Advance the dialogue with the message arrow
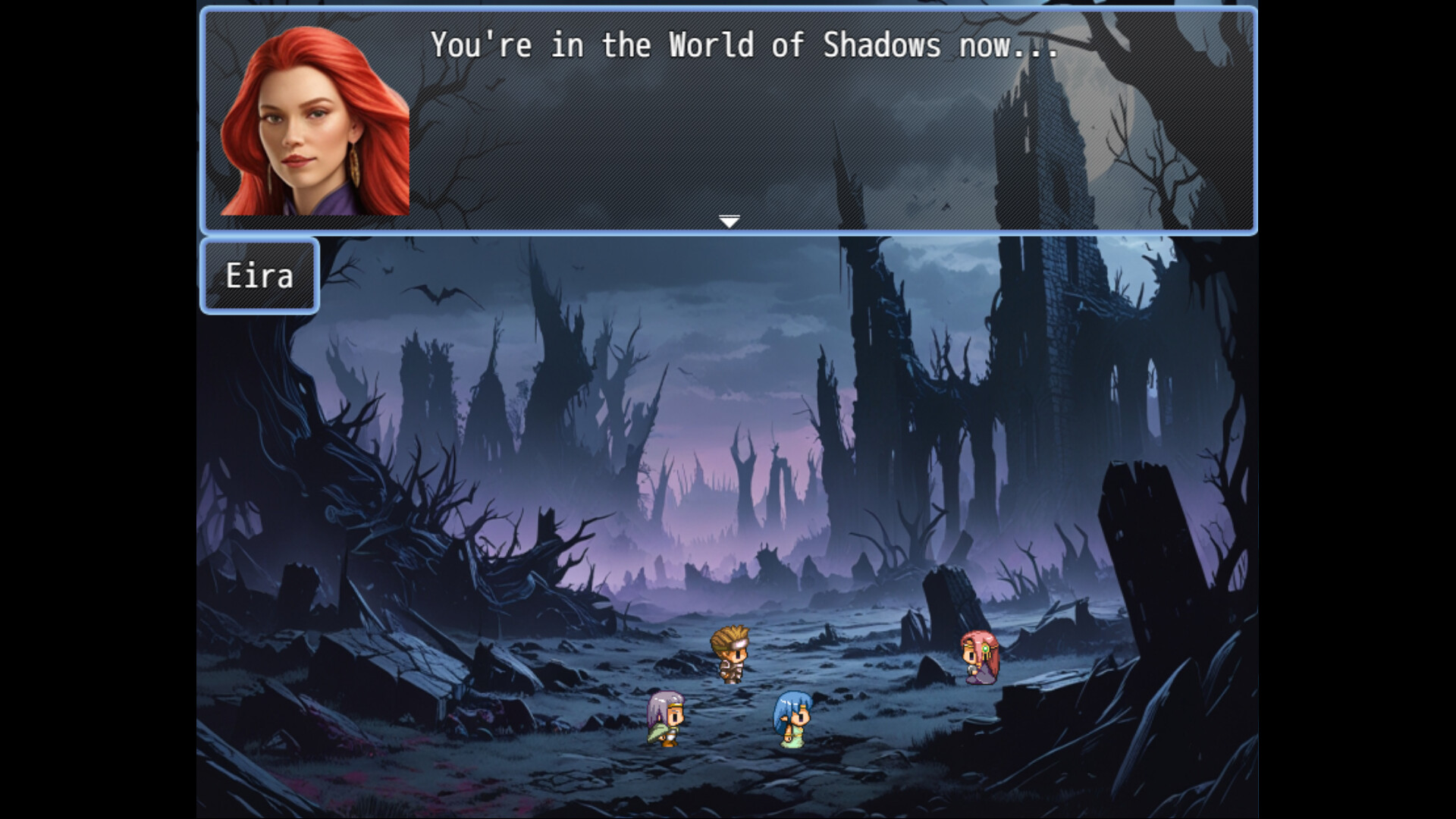Image resolution: width=1456 pixels, height=819 pixels. (x=730, y=221)
